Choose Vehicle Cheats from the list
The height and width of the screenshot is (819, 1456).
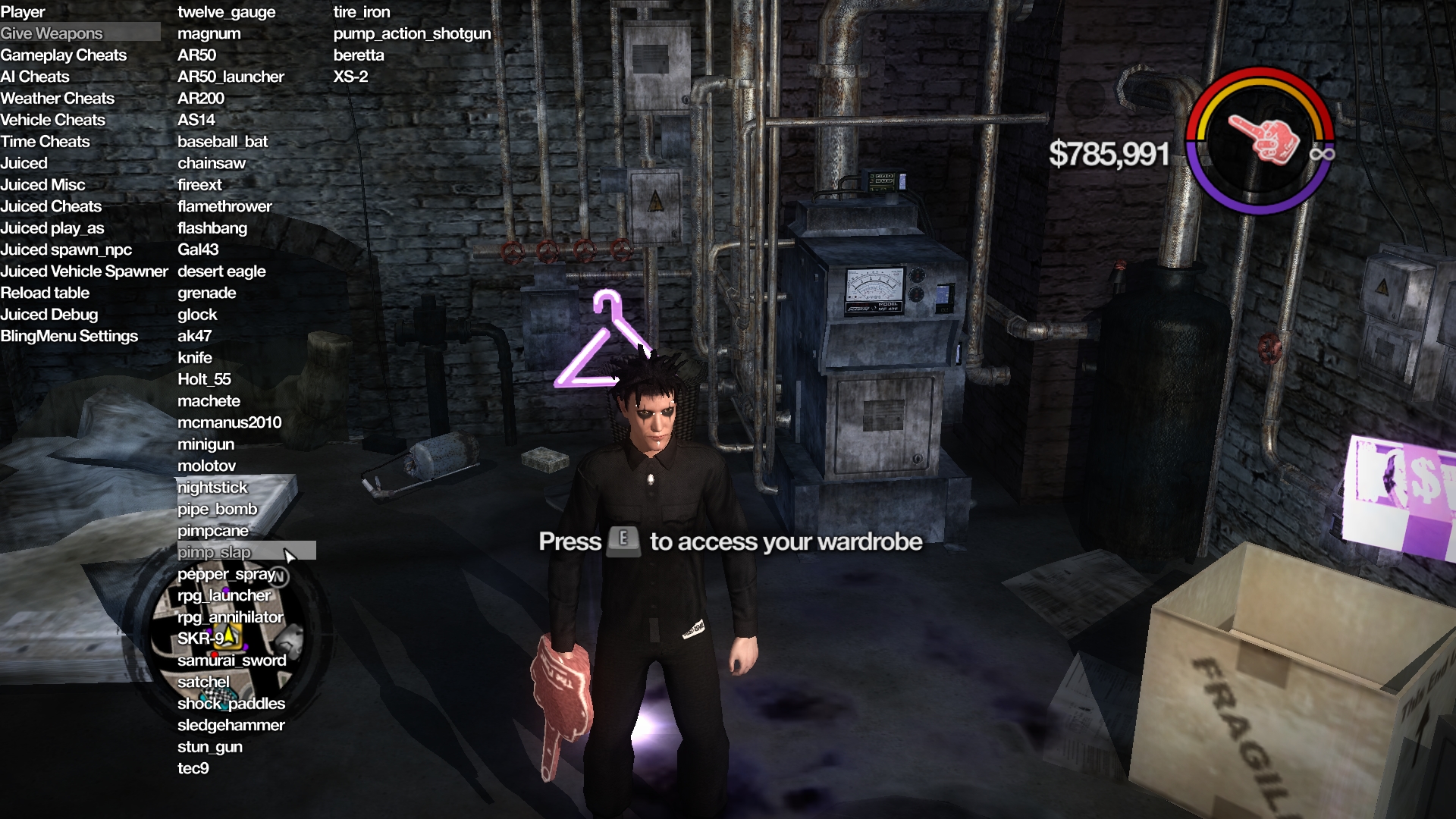coord(53,120)
